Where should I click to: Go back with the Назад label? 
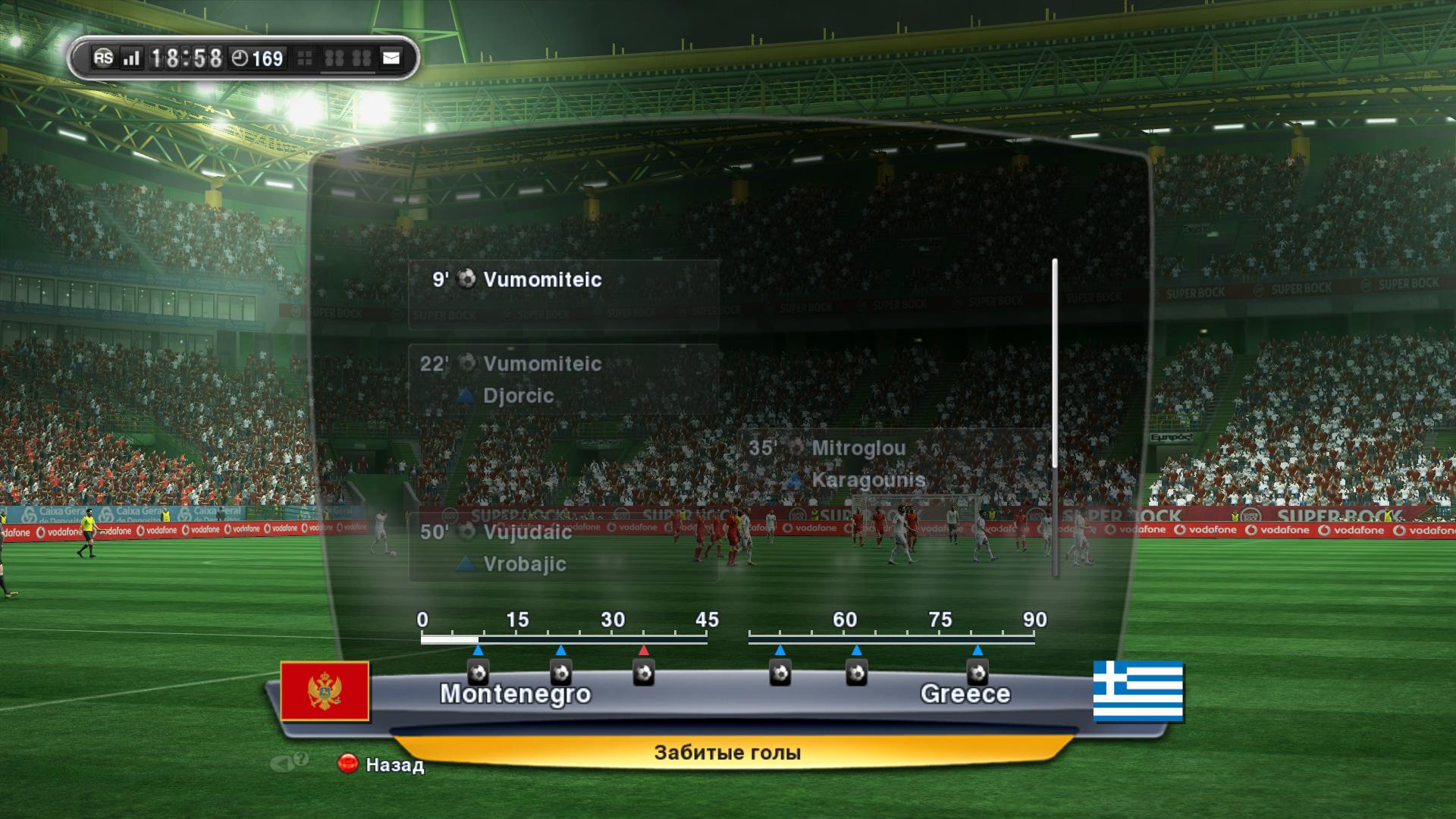point(394,764)
